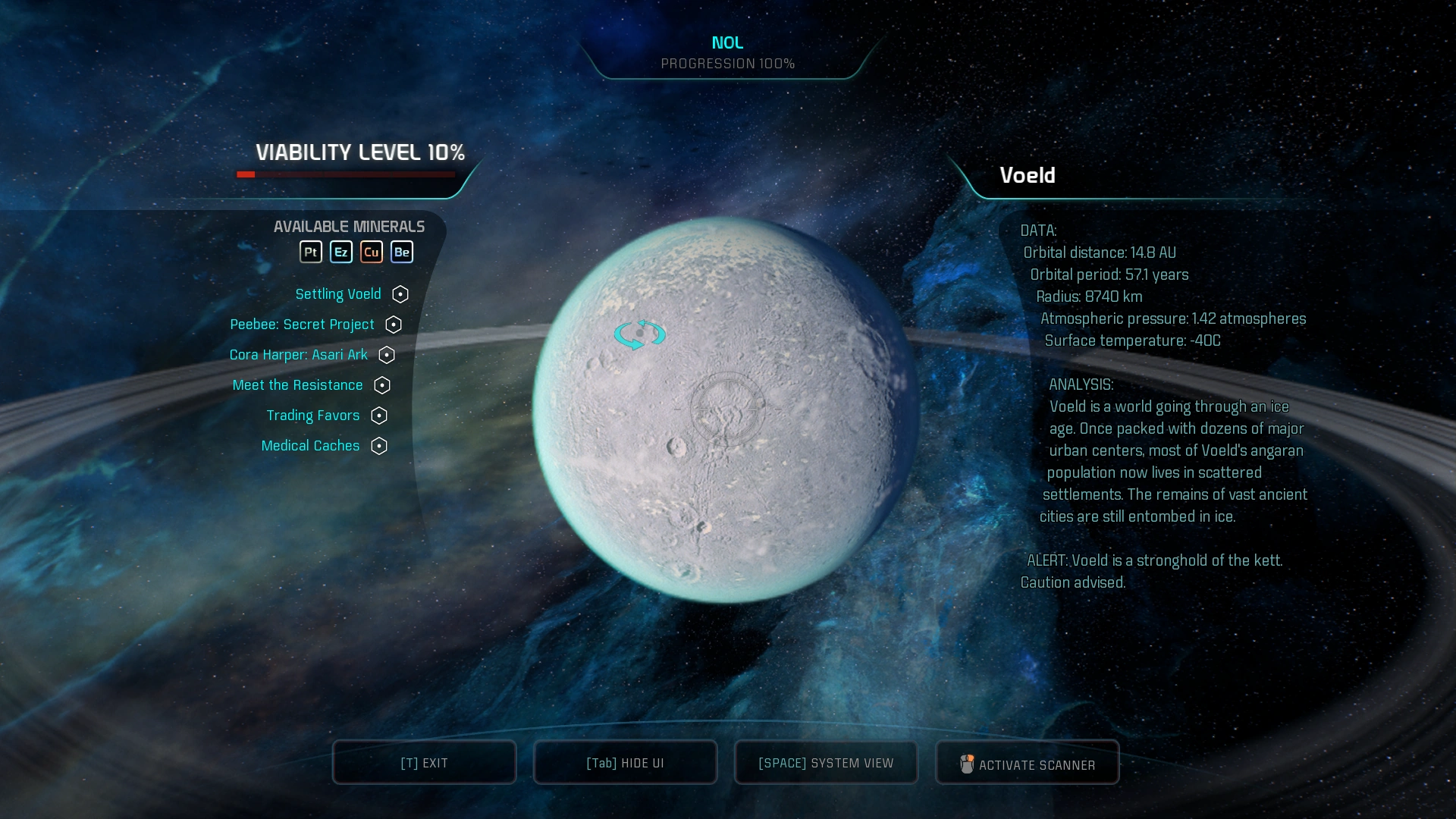The height and width of the screenshot is (819, 1456).
Task: Select the Settling Voeld quest
Action: click(x=338, y=294)
